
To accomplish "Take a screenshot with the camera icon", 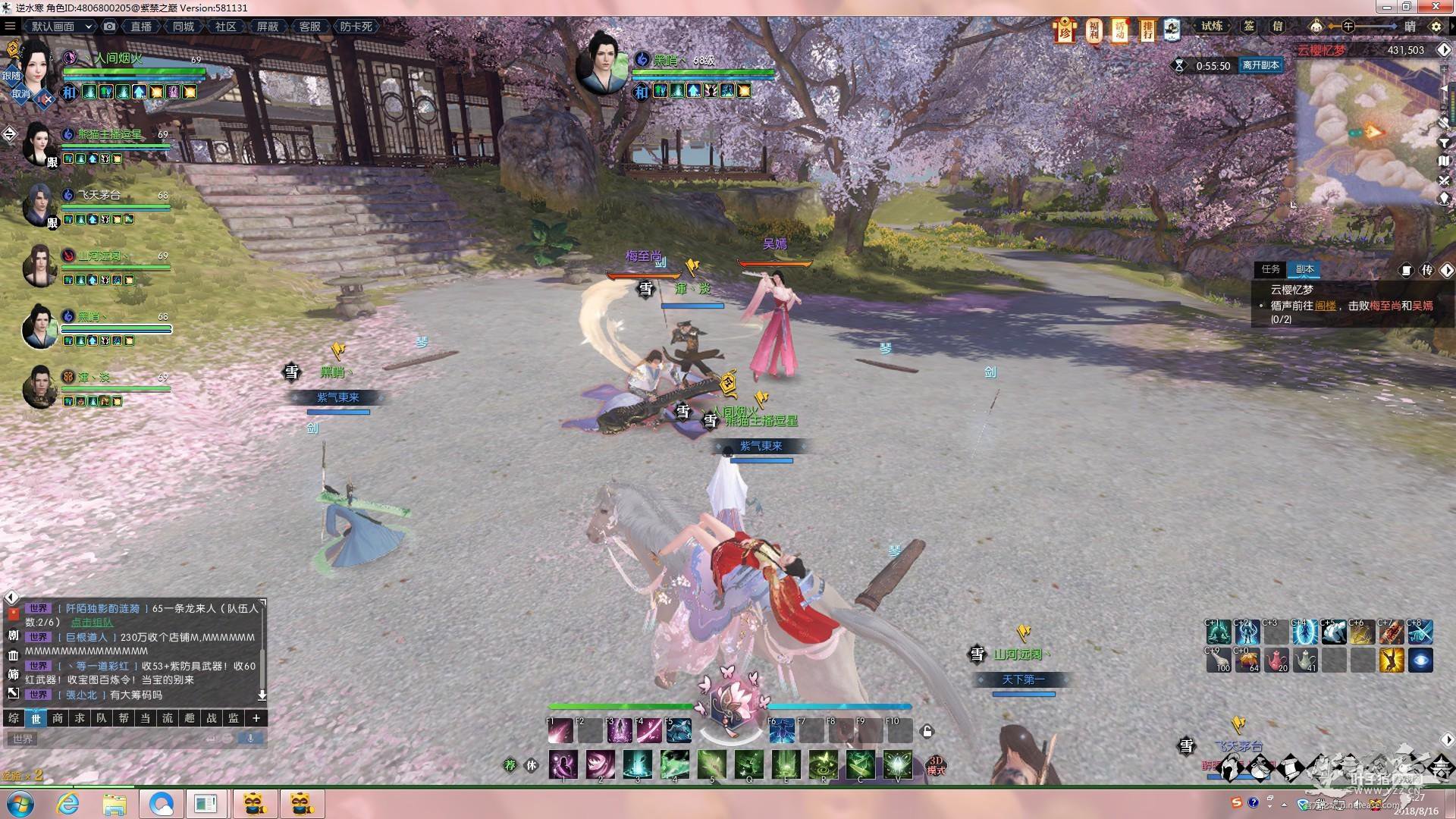I will (110, 27).
